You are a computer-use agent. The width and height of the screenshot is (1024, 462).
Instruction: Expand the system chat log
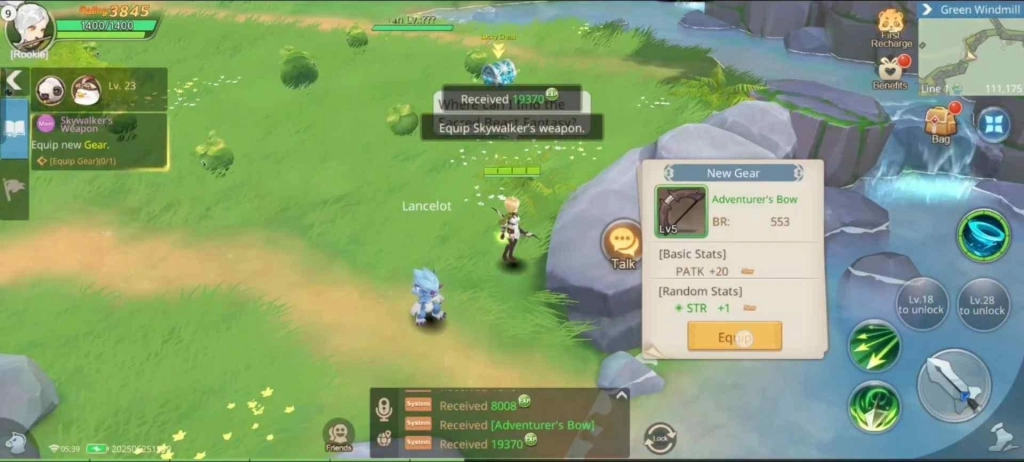(620, 395)
